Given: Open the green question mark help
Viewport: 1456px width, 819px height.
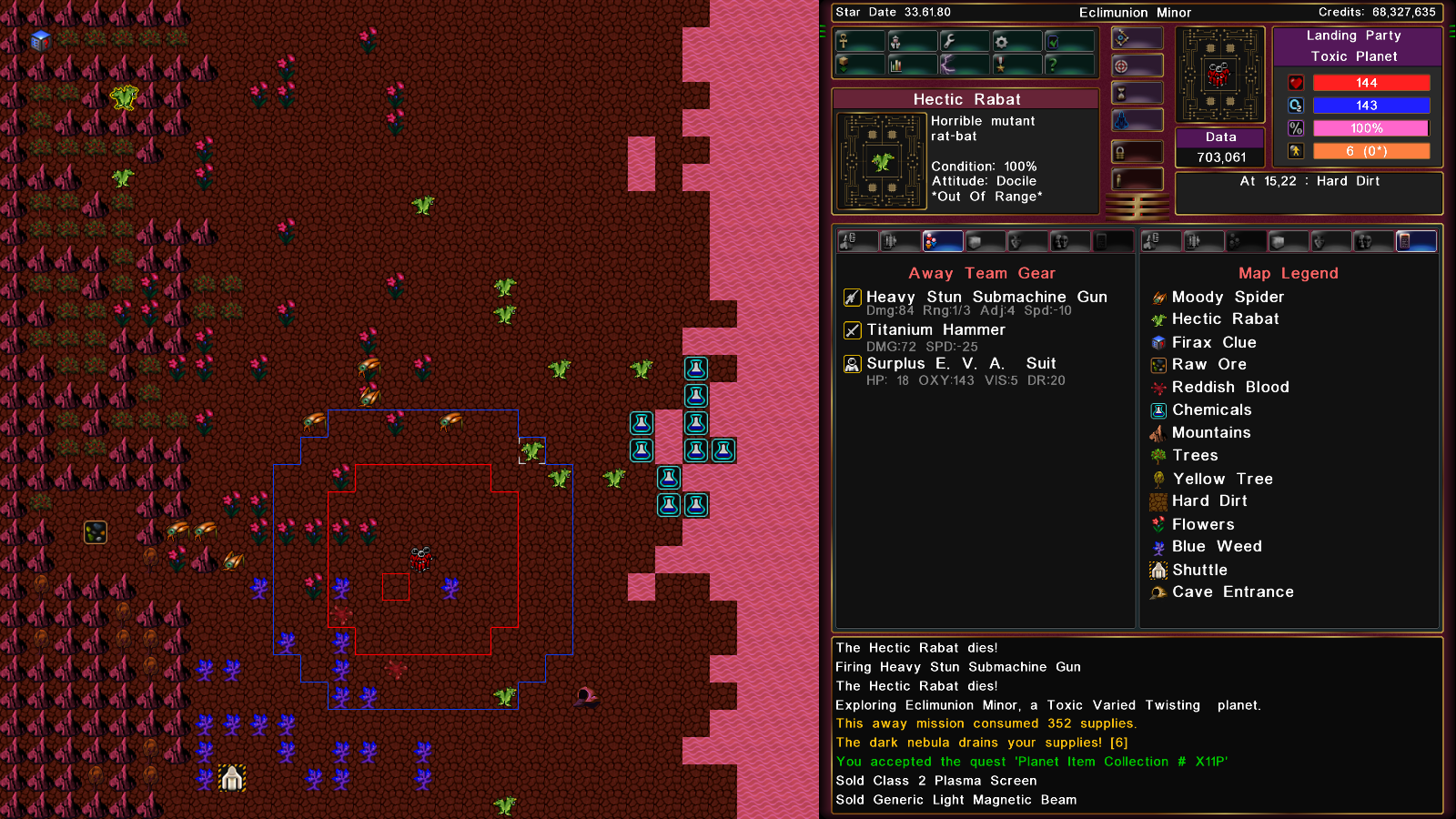Looking at the screenshot, I should pos(1069,65).
